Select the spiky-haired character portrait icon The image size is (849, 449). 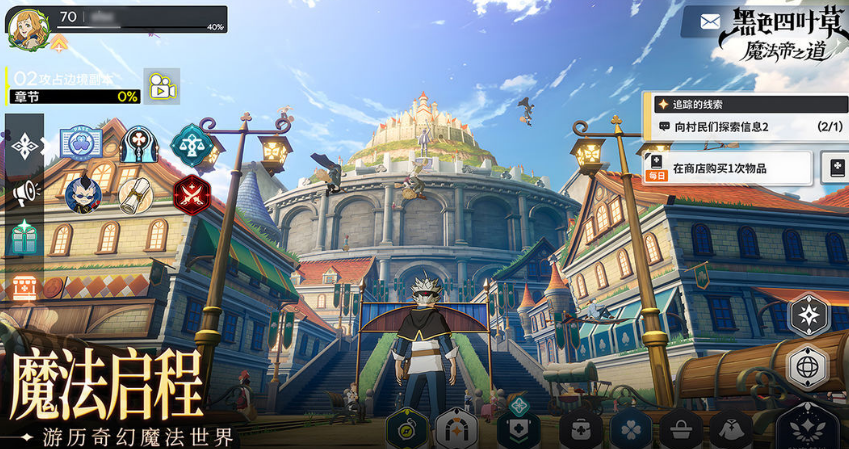[81, 195]
